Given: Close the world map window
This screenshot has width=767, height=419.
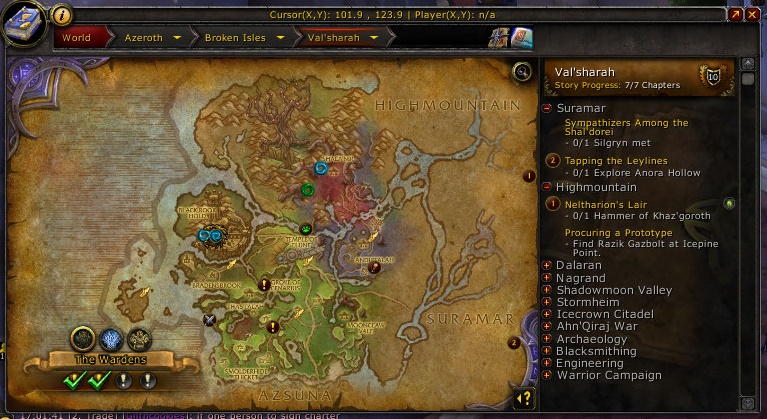Looking at the screenshot, I should (x=753, y=15).
